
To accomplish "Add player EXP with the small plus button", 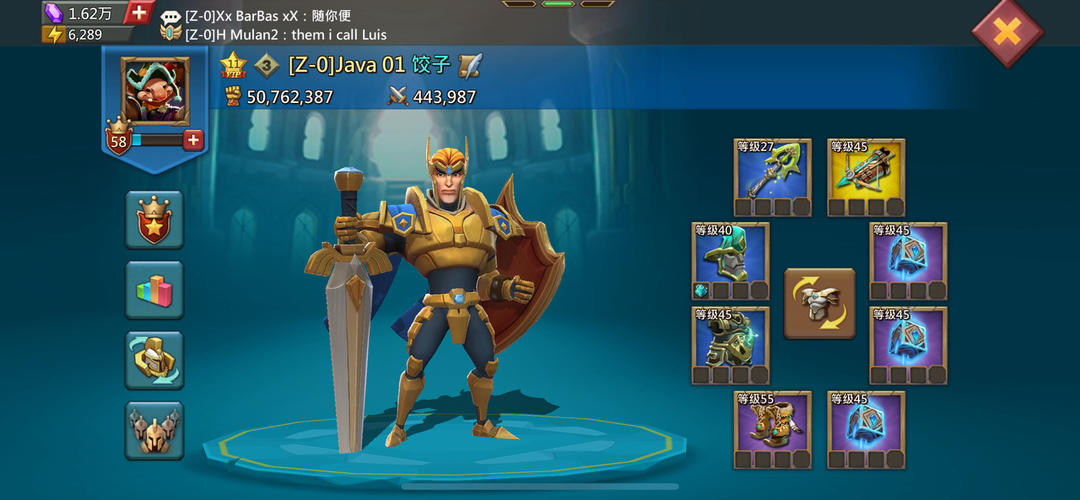I will 193,140.
